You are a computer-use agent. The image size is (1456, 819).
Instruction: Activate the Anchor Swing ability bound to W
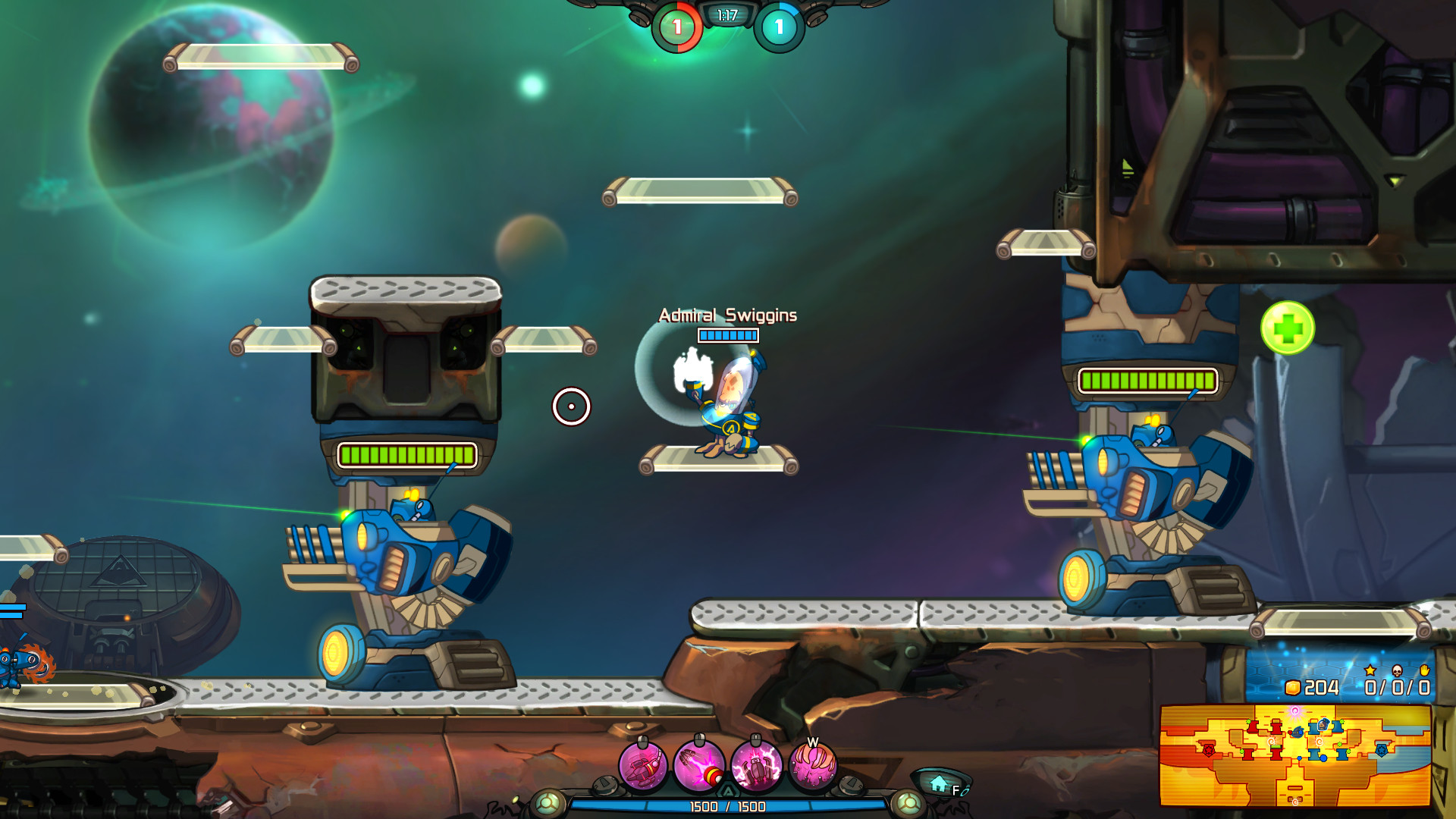coord(812,767)
